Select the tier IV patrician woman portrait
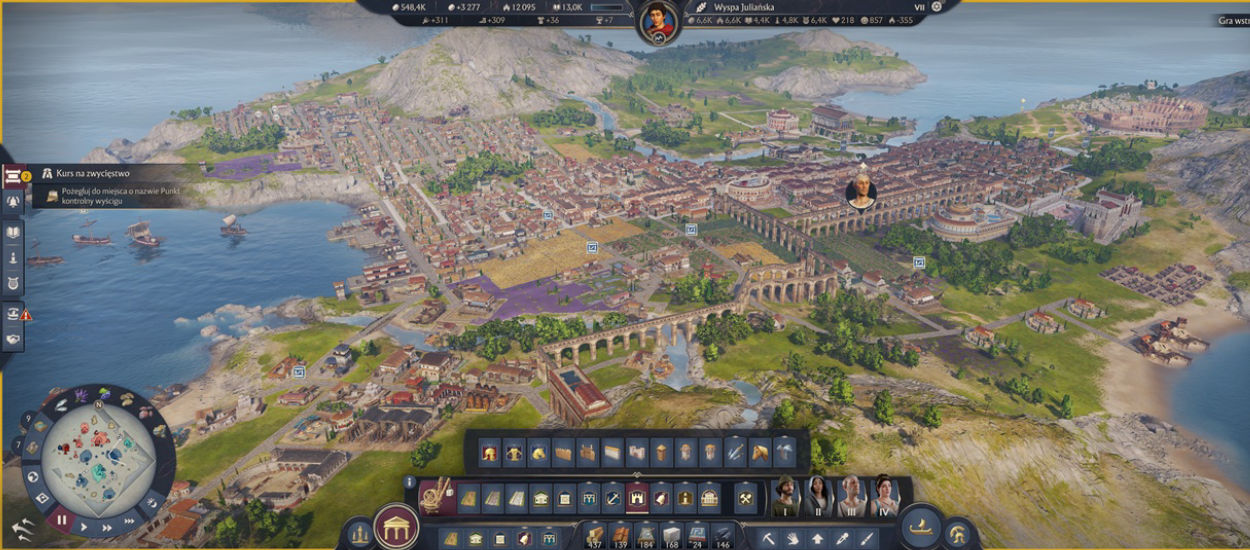Image resolution: width=1250 pixels, height=550 pixels. click(883, 495)
